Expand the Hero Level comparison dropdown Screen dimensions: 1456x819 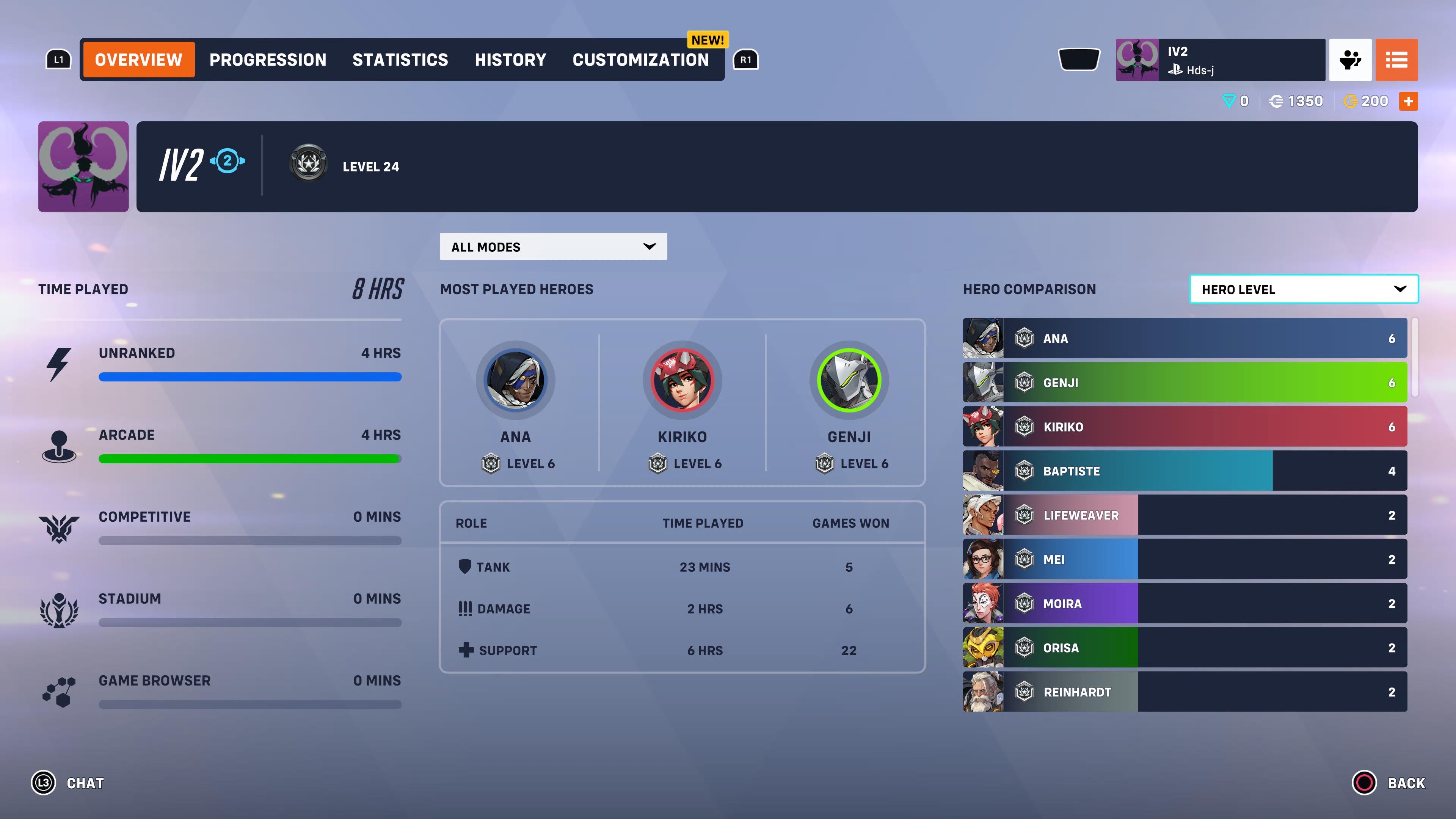click(1303, 289)
